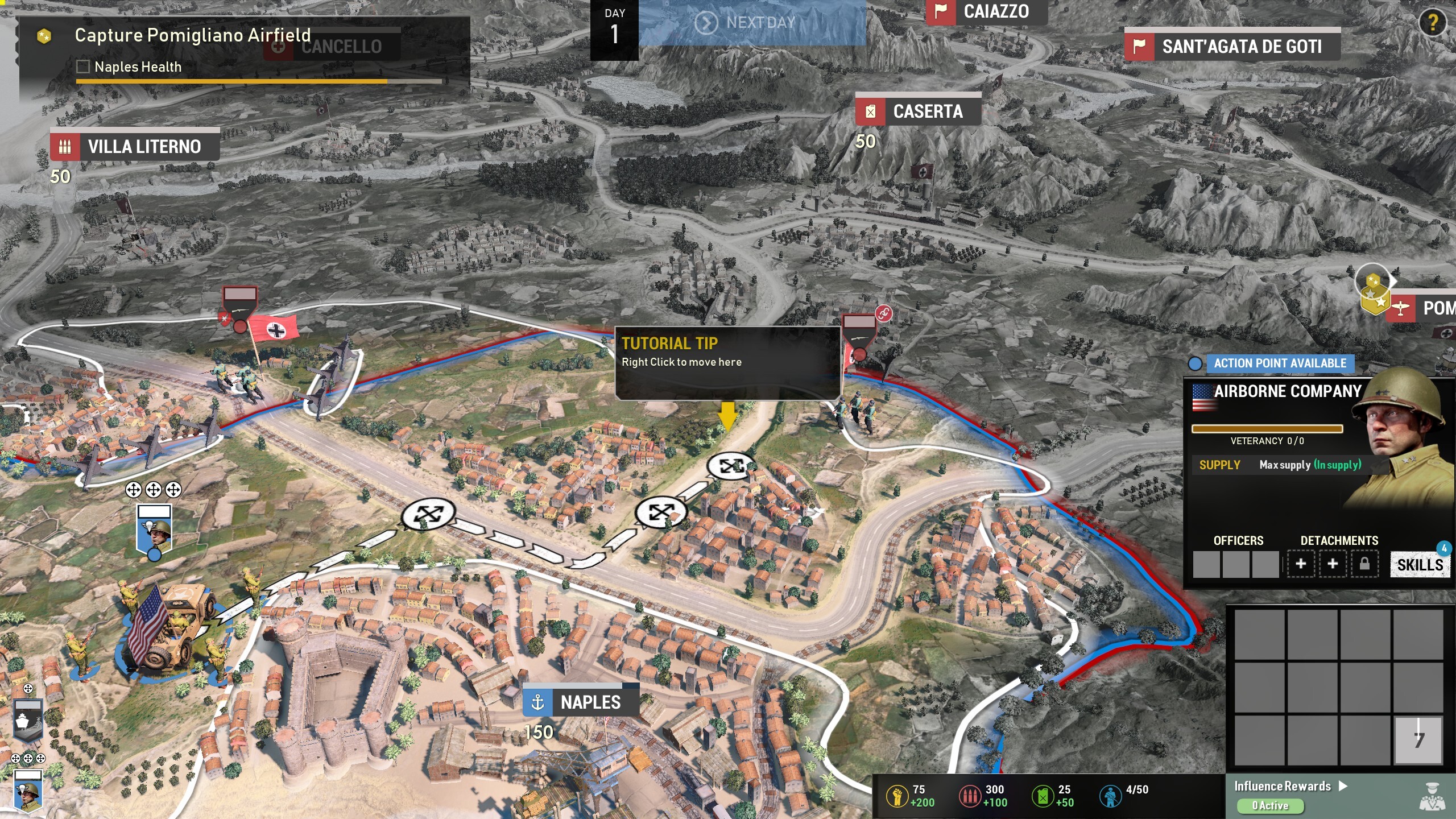This screenshot has width=1456, height=819.
Task: End the turn with Next Day
Action: point(751,23)
